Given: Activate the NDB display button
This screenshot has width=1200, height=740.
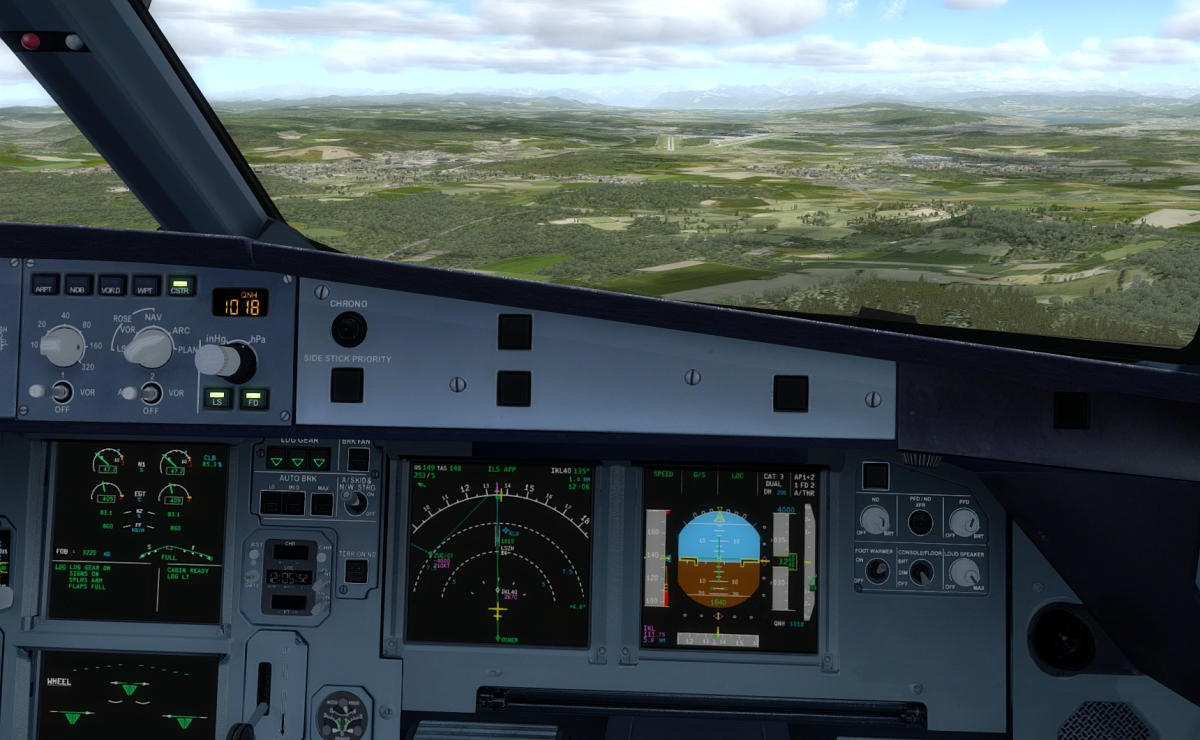Looking at the screenshot, I should tap(79, 285).
